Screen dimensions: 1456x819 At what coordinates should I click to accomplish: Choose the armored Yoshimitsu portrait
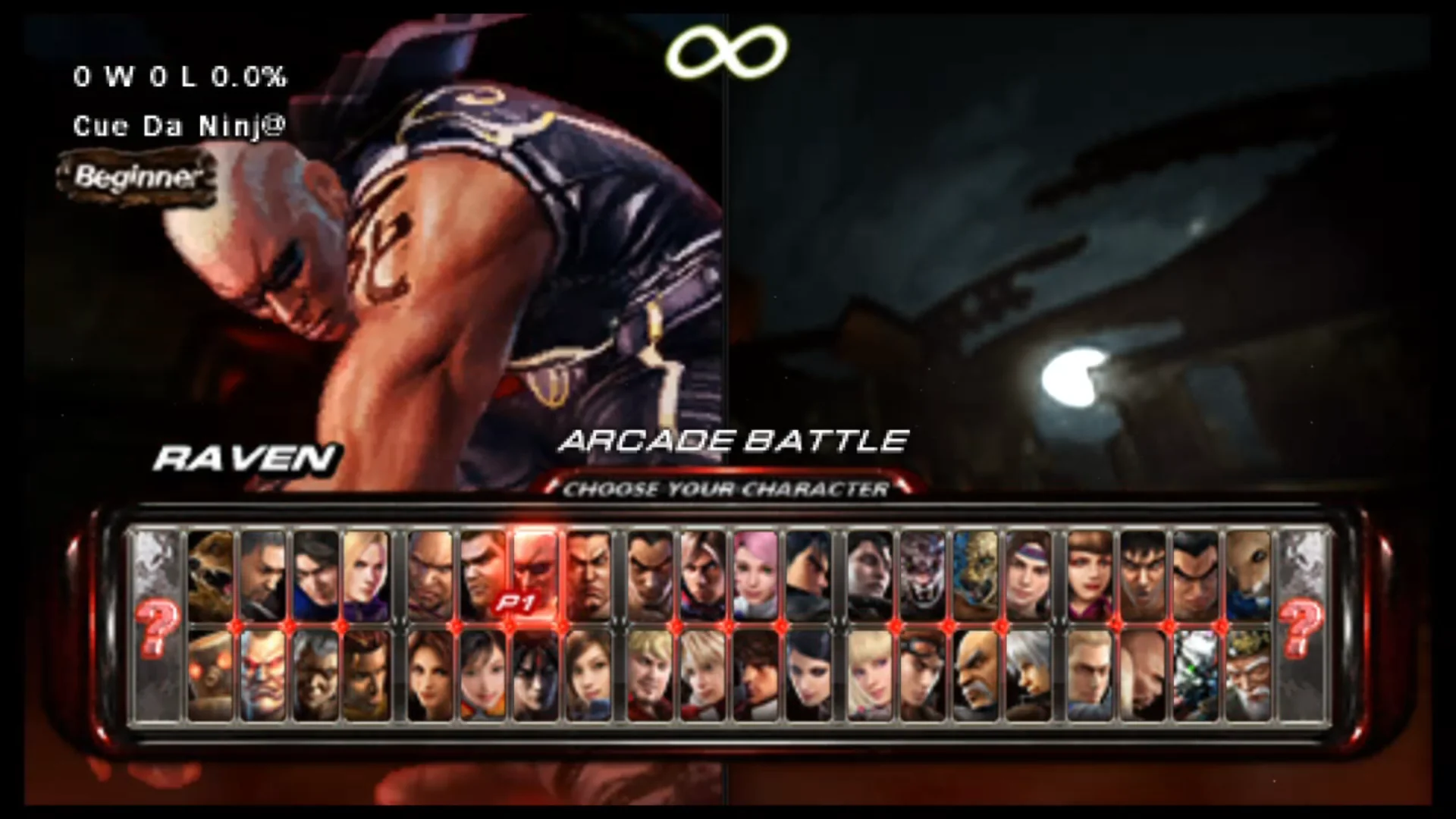tap(1196, 675)
